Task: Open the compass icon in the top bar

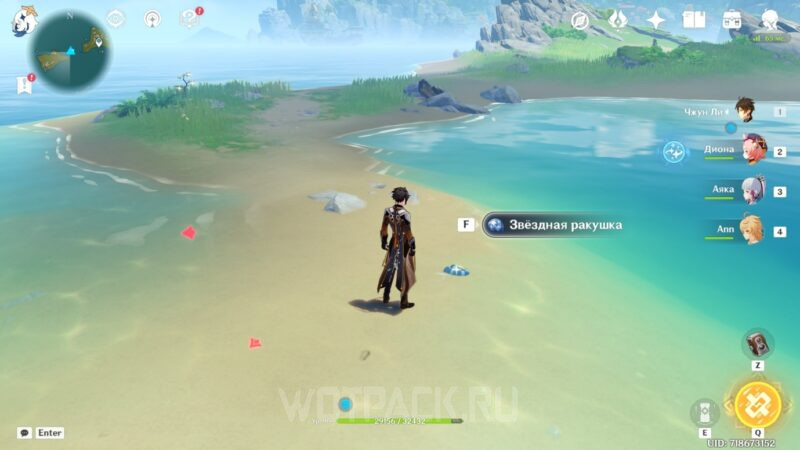Action: (x=580, y=20)
